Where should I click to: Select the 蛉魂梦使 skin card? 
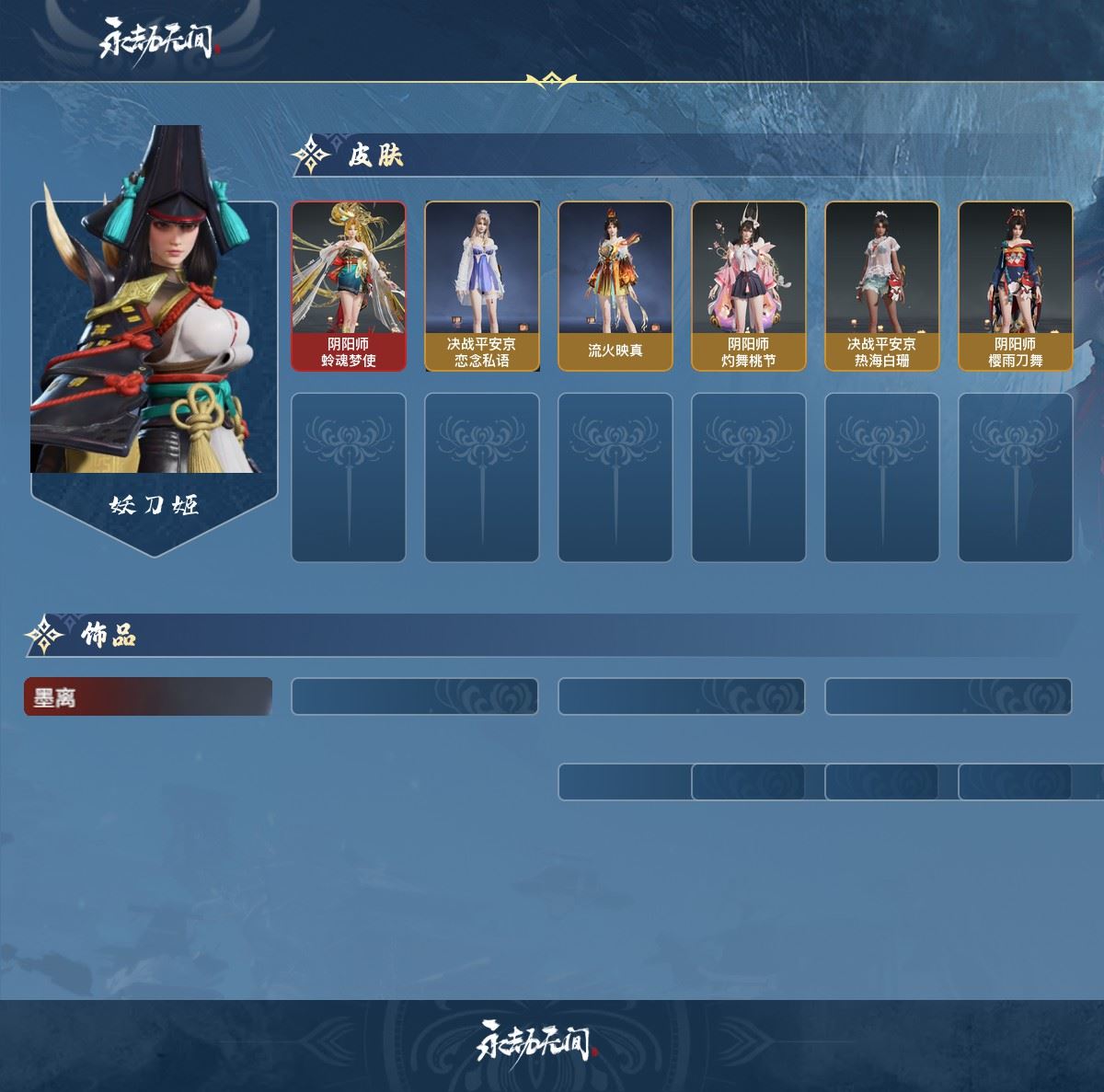point(349,286)
